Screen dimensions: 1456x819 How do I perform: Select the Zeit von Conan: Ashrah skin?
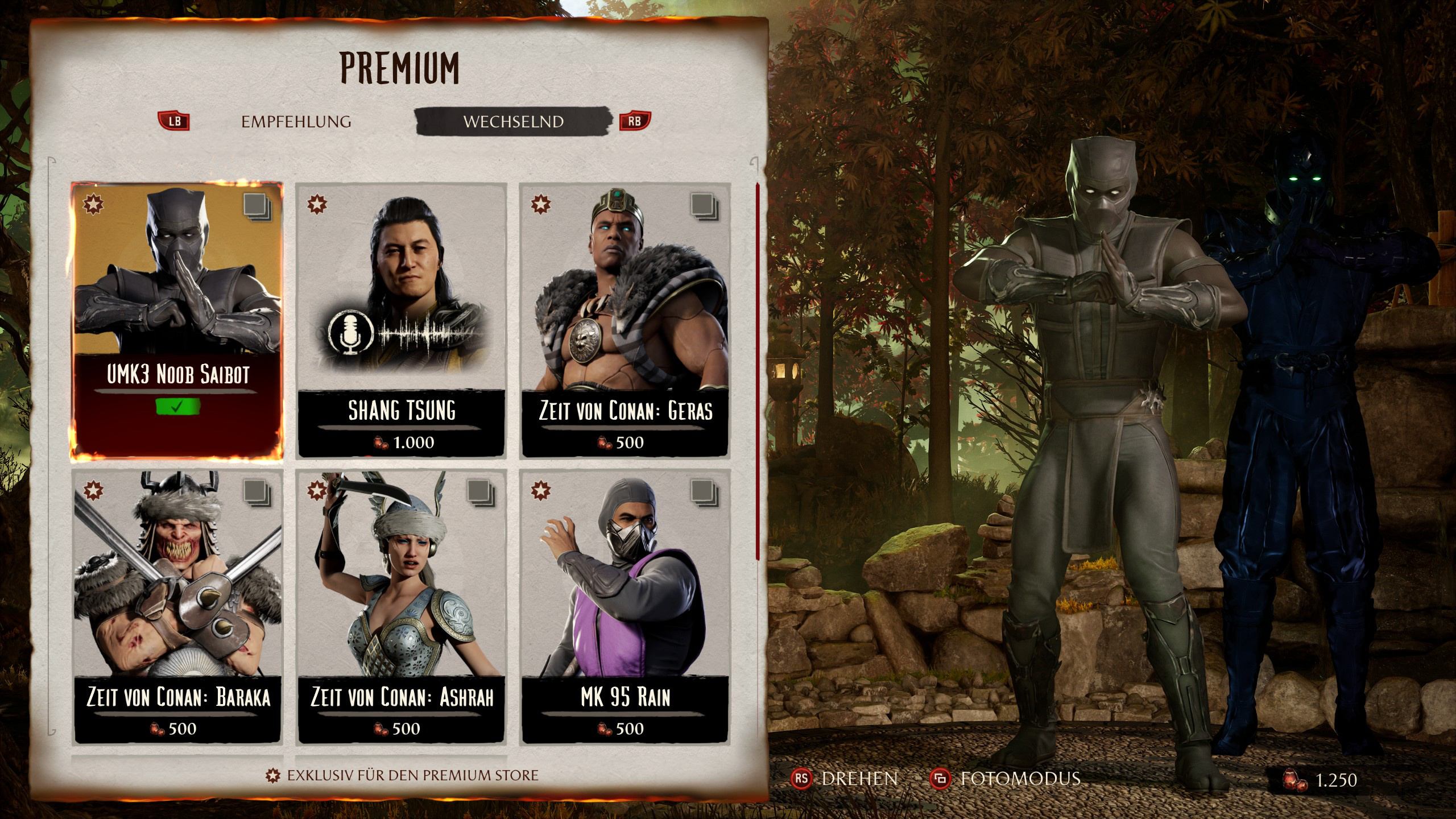coord(402,606)
